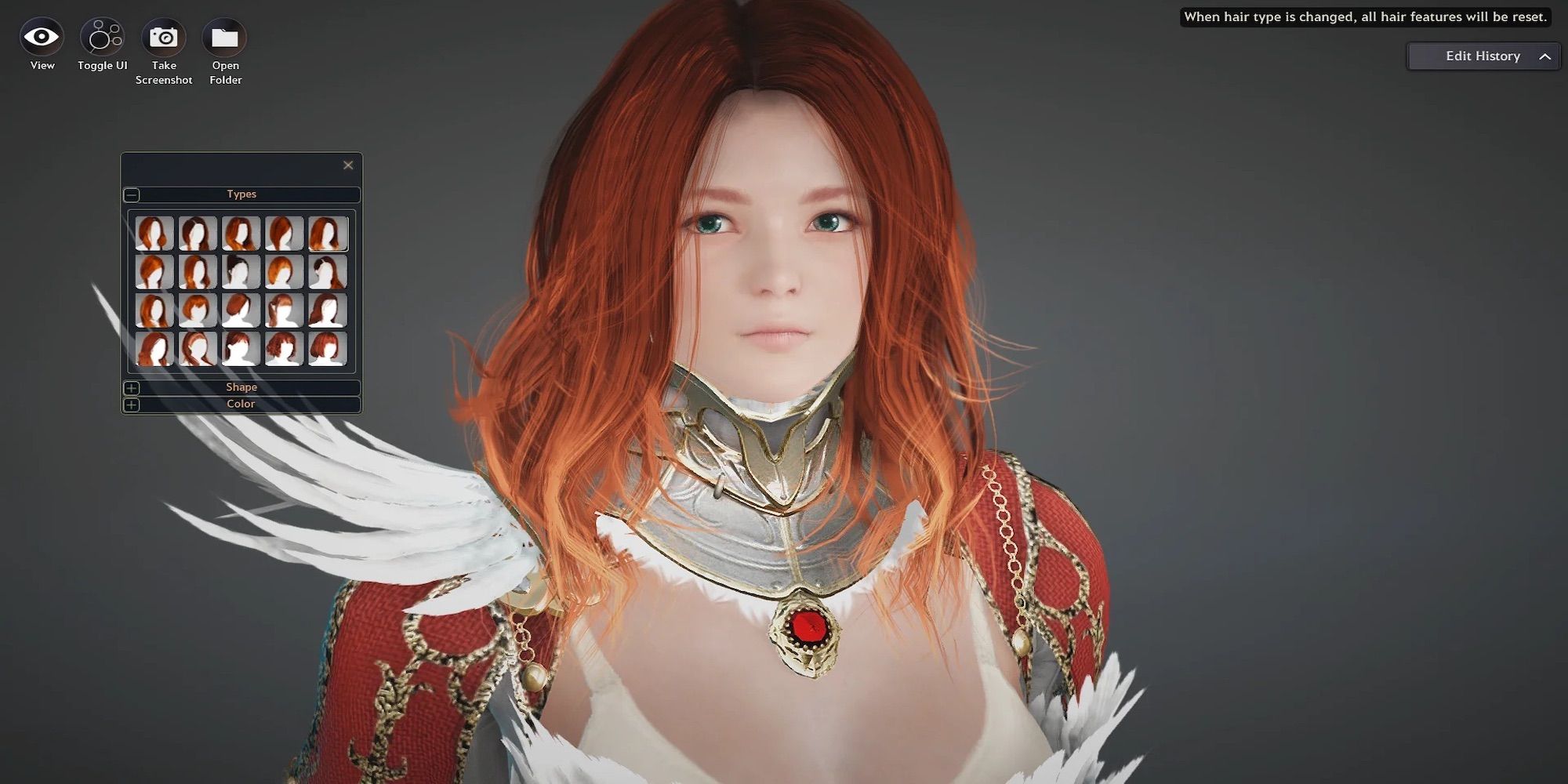Select the curly hairstyle in the bottom row
Viewport: 1568px width, 784px height.
[x=282, y=348]
